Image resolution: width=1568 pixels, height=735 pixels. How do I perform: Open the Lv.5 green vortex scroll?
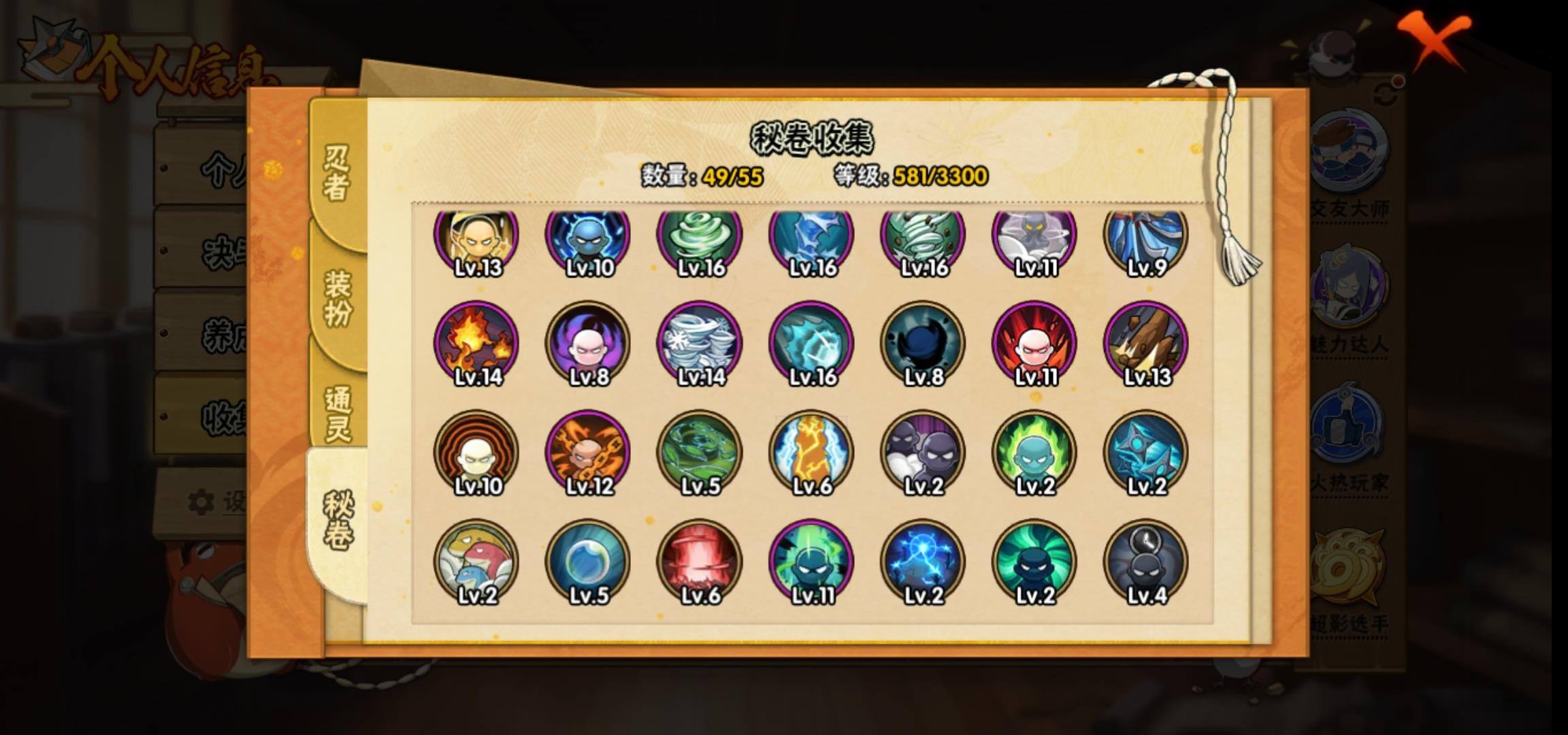tap(700, 453)
